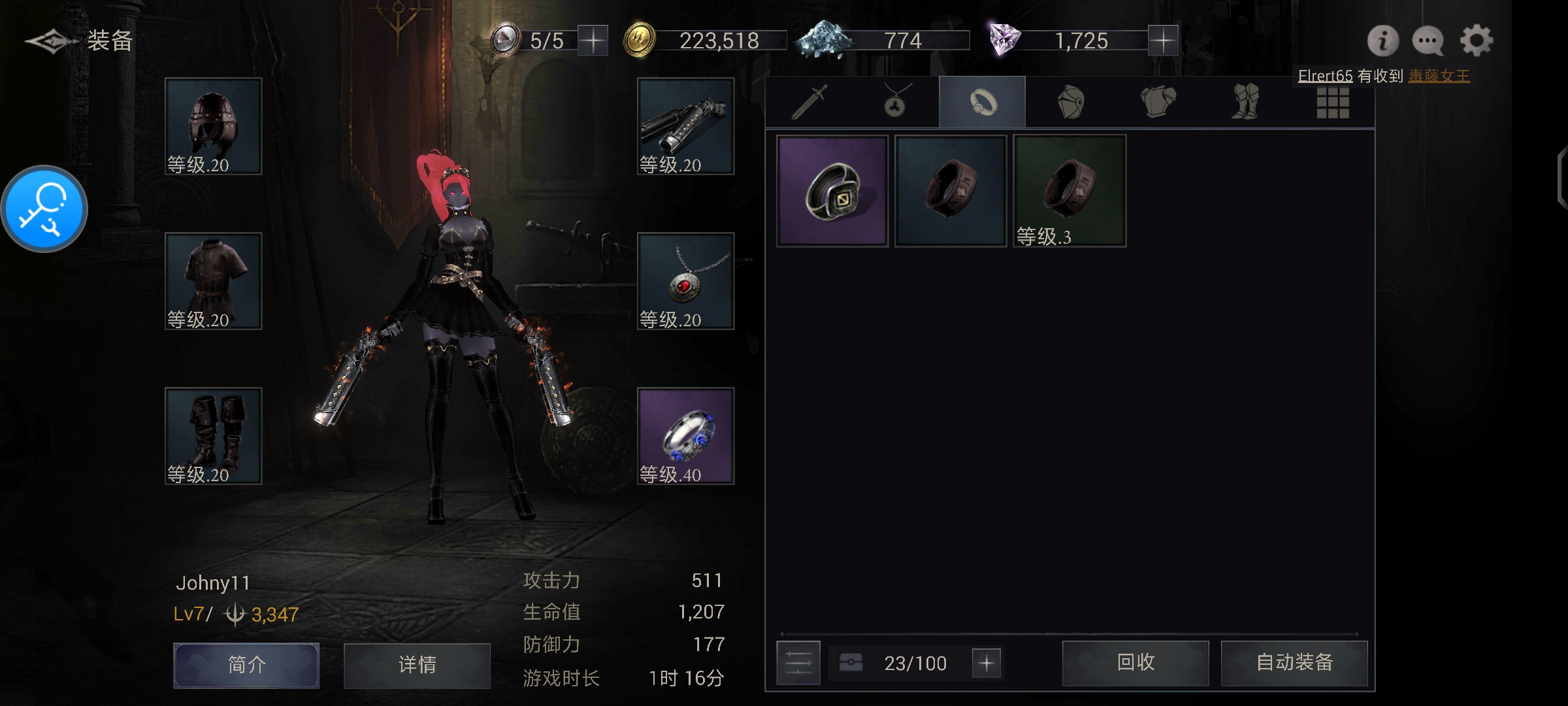Switch to the helmet tab
The width and height of the screenshot is (1568, 706).
tap(1070, 102)
